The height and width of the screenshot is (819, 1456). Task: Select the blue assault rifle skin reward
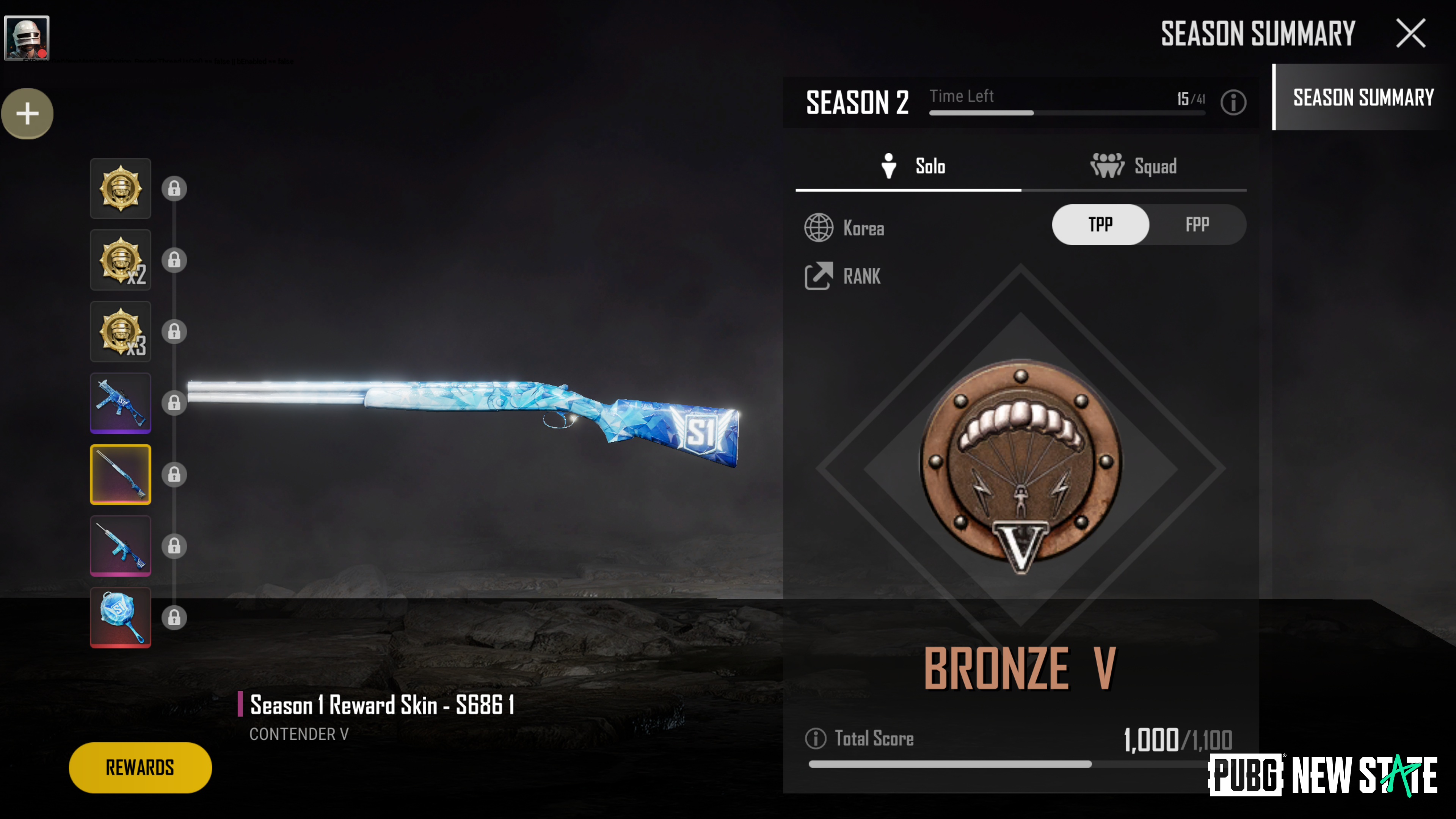[121, 546]
